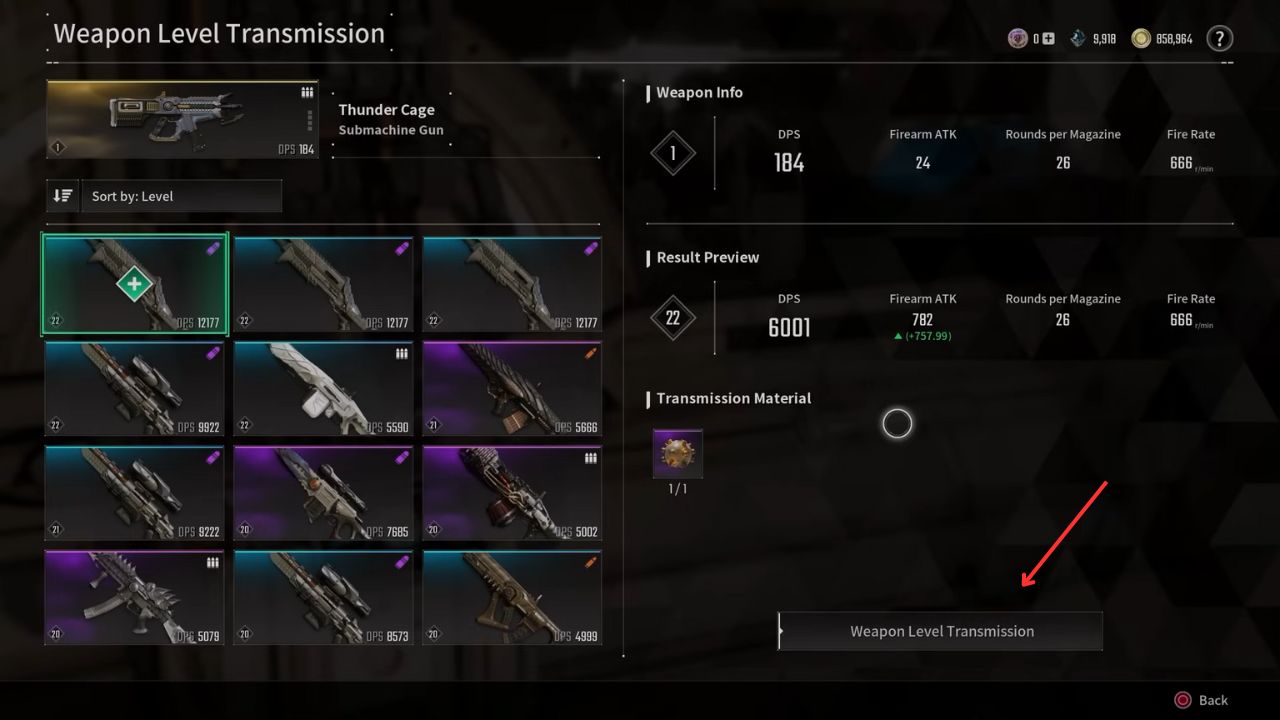Select the Thunder Cage submachine gun card

click(x=182, y=120)
